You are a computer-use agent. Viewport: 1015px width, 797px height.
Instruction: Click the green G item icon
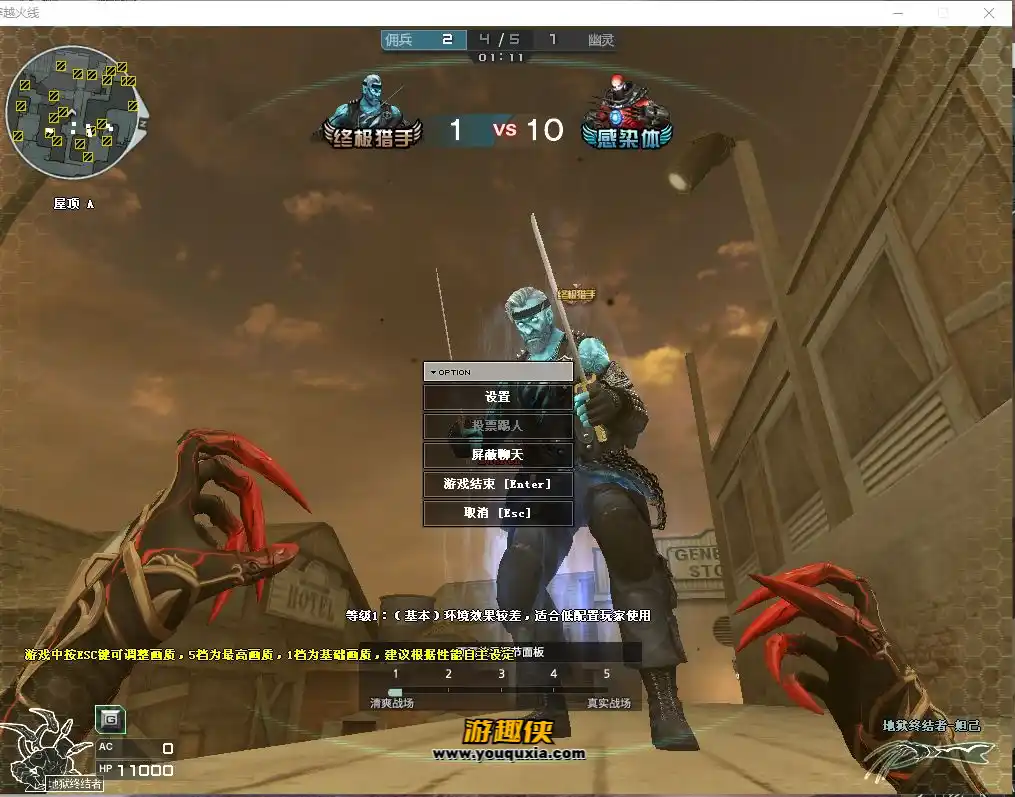coord(110,718)
